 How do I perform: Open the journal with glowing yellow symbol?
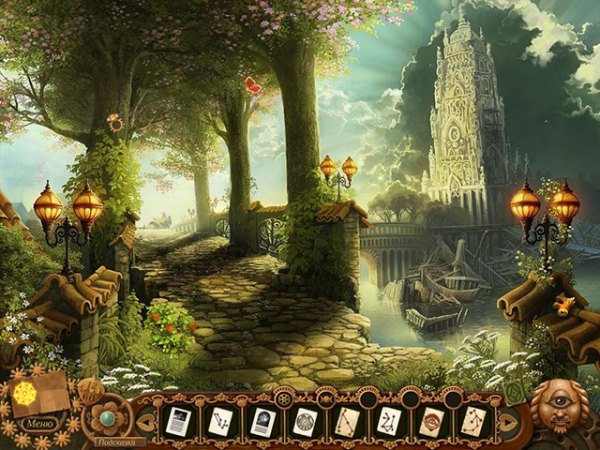(38, 393)
